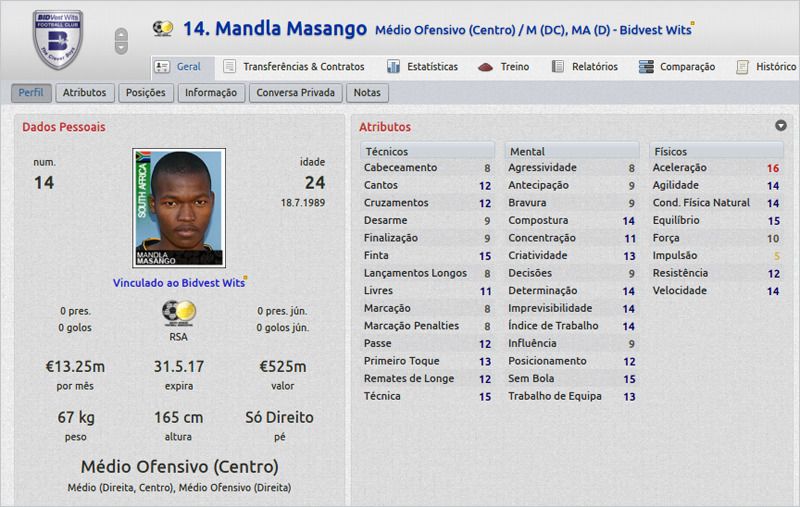Select the Perfil sub-tab
800x507 pixels.
[x=32, y=93]
